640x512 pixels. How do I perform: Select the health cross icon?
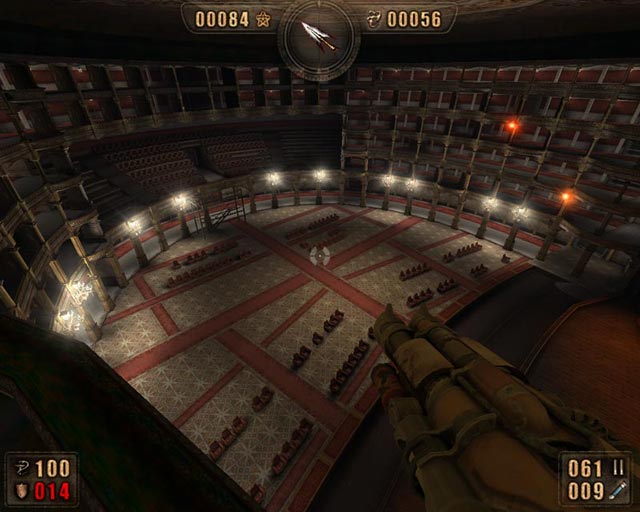click(x=21, y=468)
